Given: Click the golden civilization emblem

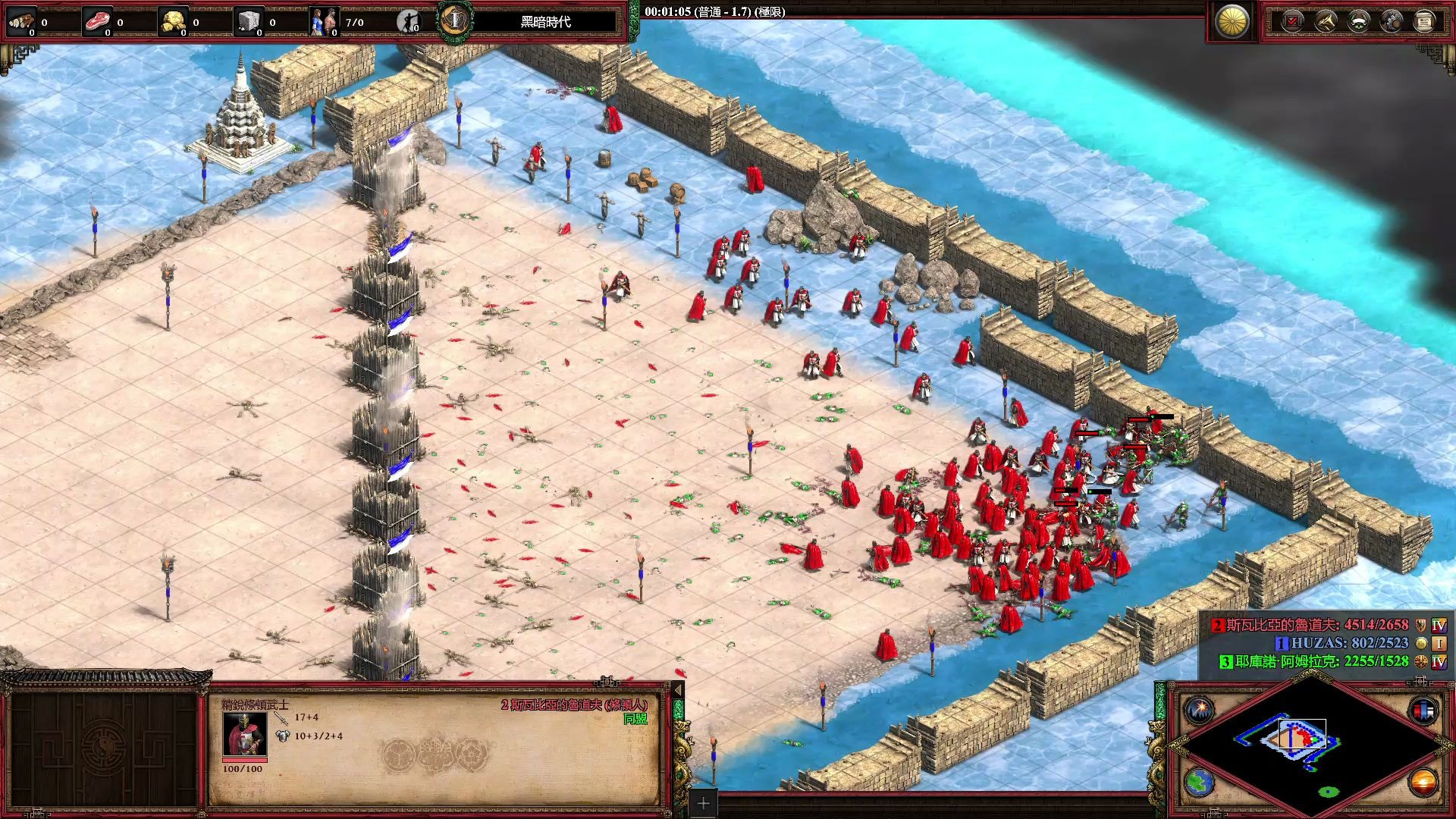Looking at the screenshot, I should tap(1232, 21).
